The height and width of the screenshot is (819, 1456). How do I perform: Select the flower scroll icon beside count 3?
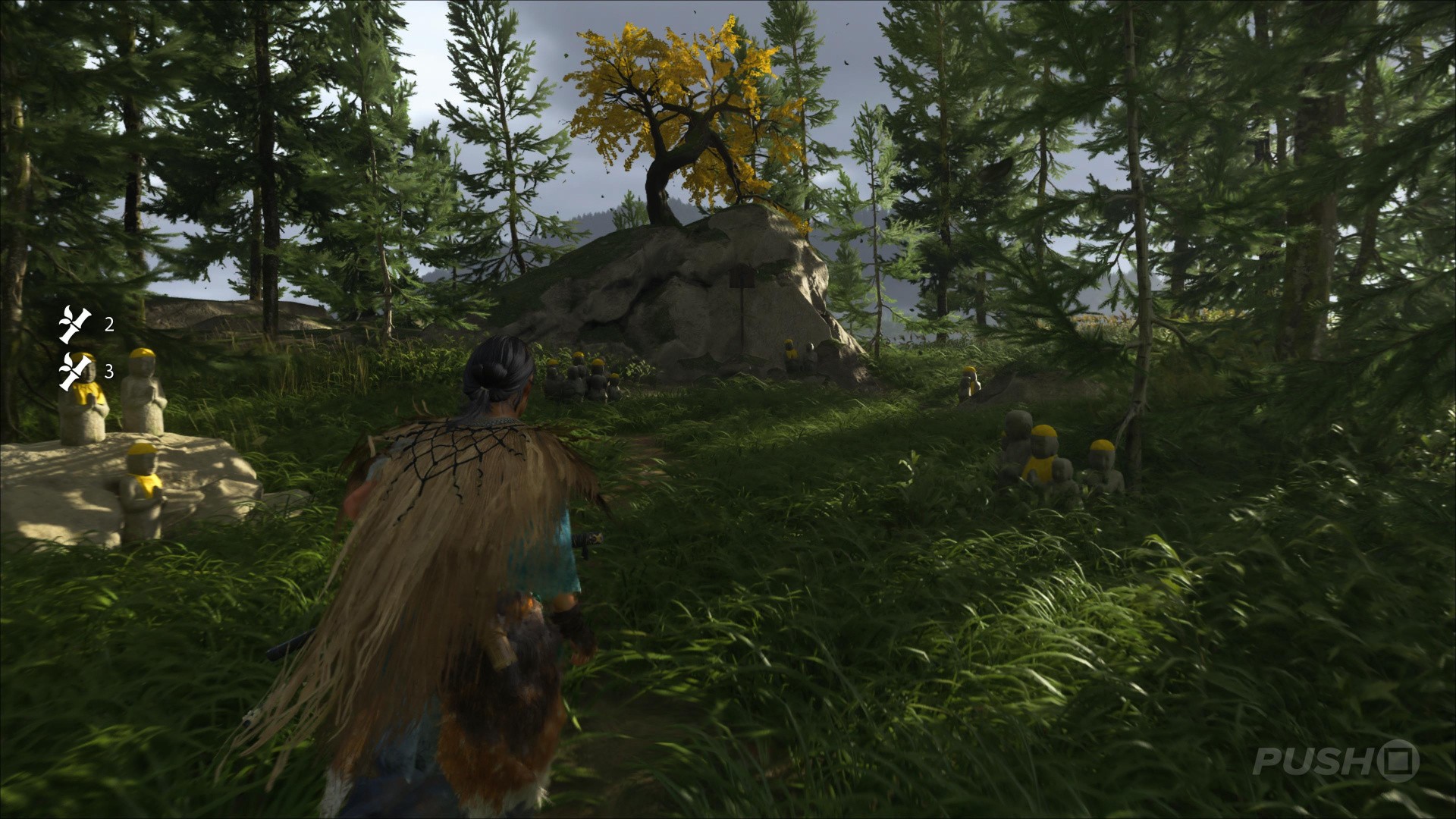[75, 371]
